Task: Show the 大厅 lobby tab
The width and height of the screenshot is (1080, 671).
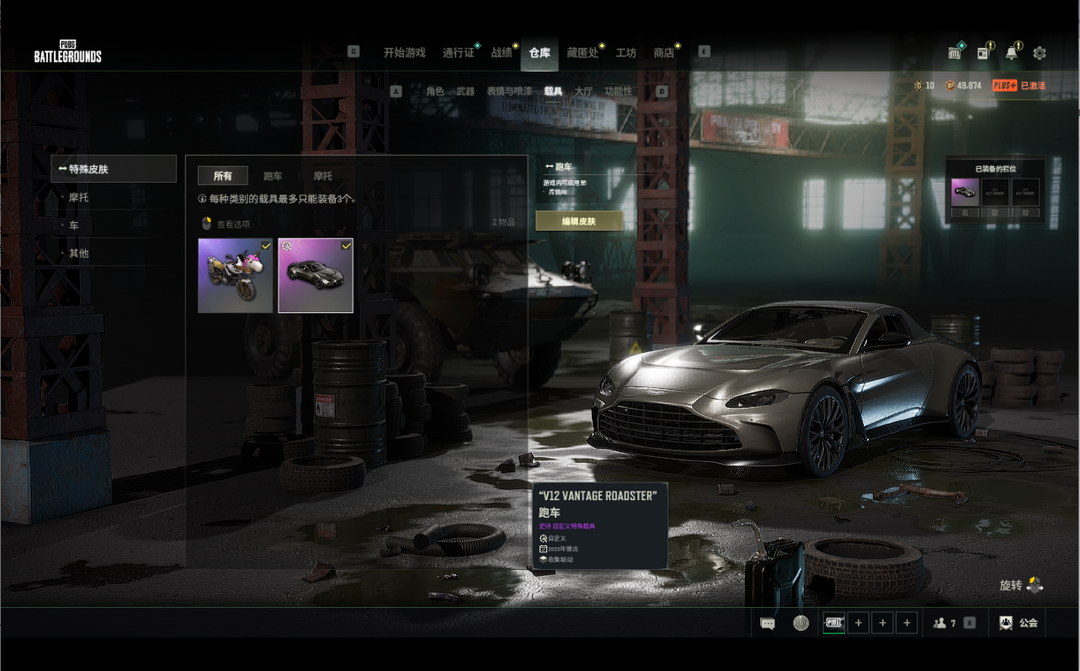Action: 582,91
